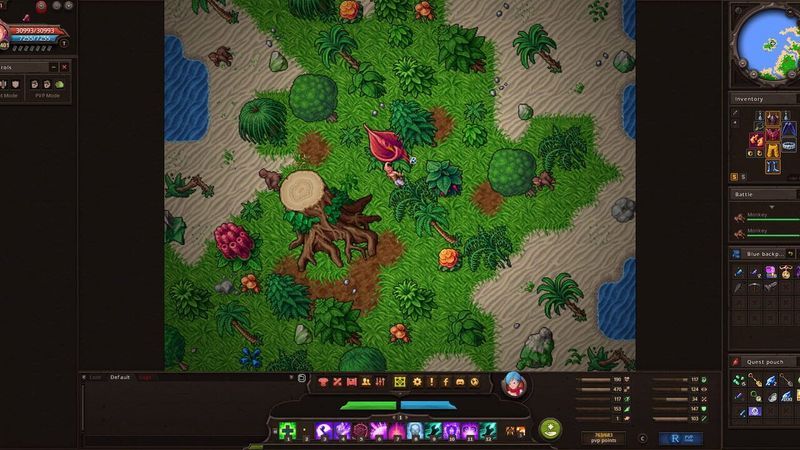Open the exclamation mark icon in the toolbar
800x450 pixels.
[x=431, y=383]
